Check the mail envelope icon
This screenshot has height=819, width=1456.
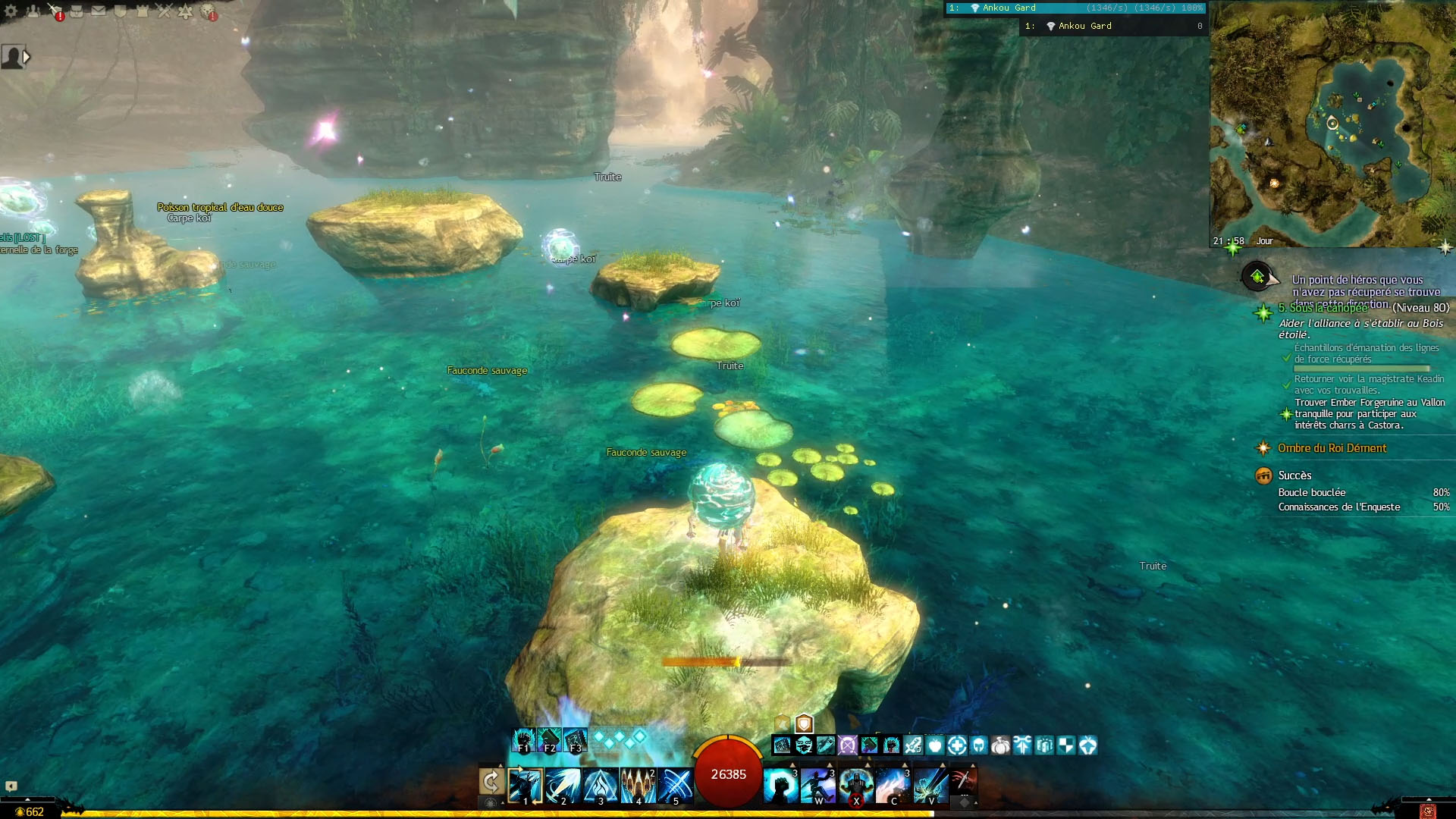[99, 11]
